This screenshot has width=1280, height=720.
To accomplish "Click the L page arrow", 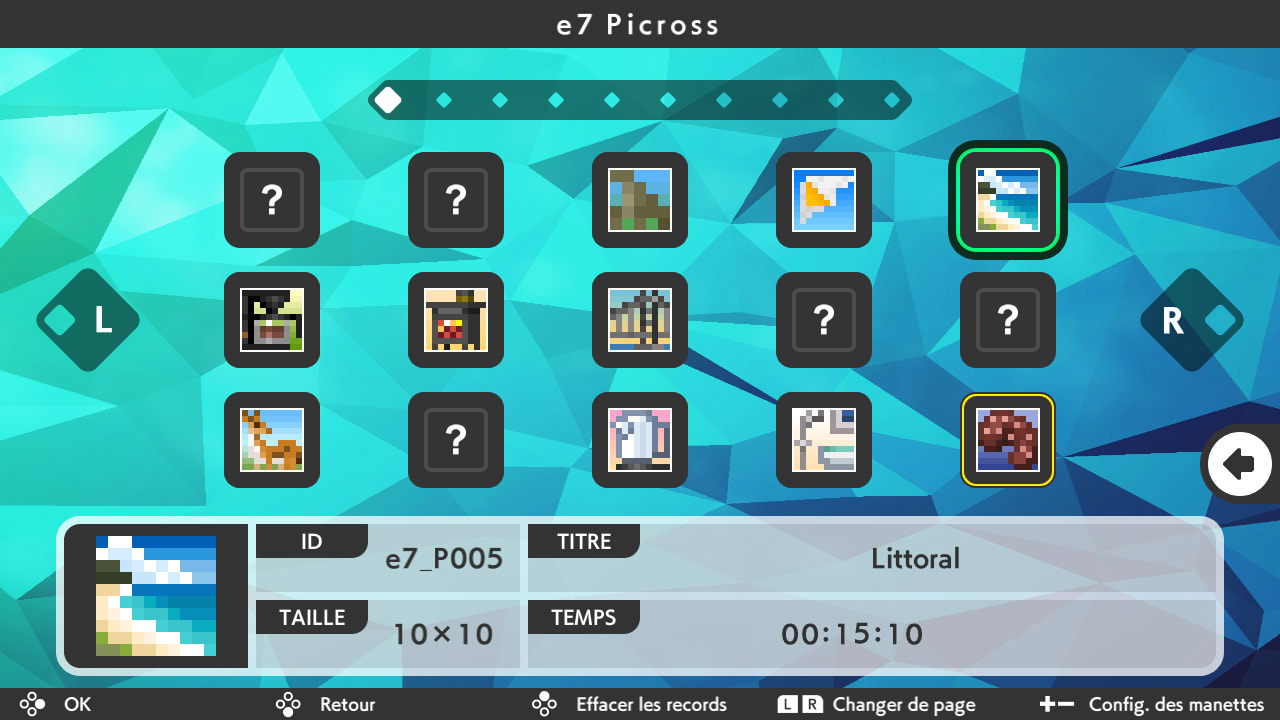I will [x=88, y=320].
